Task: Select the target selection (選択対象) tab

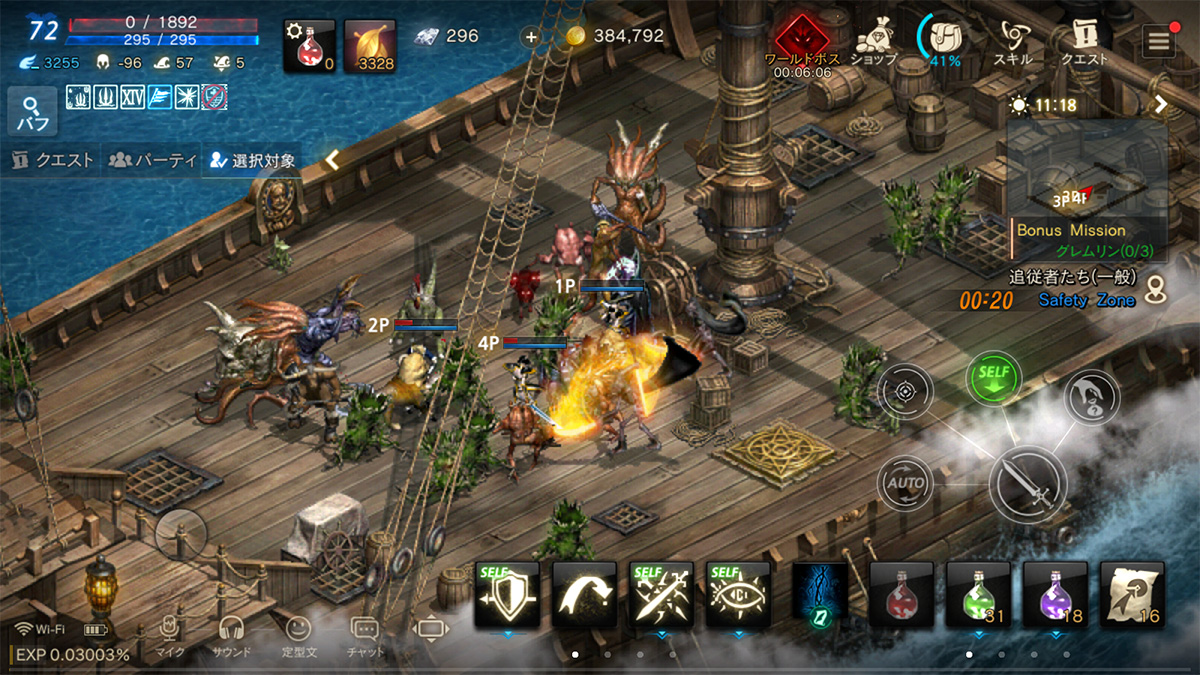Action: 252,160
